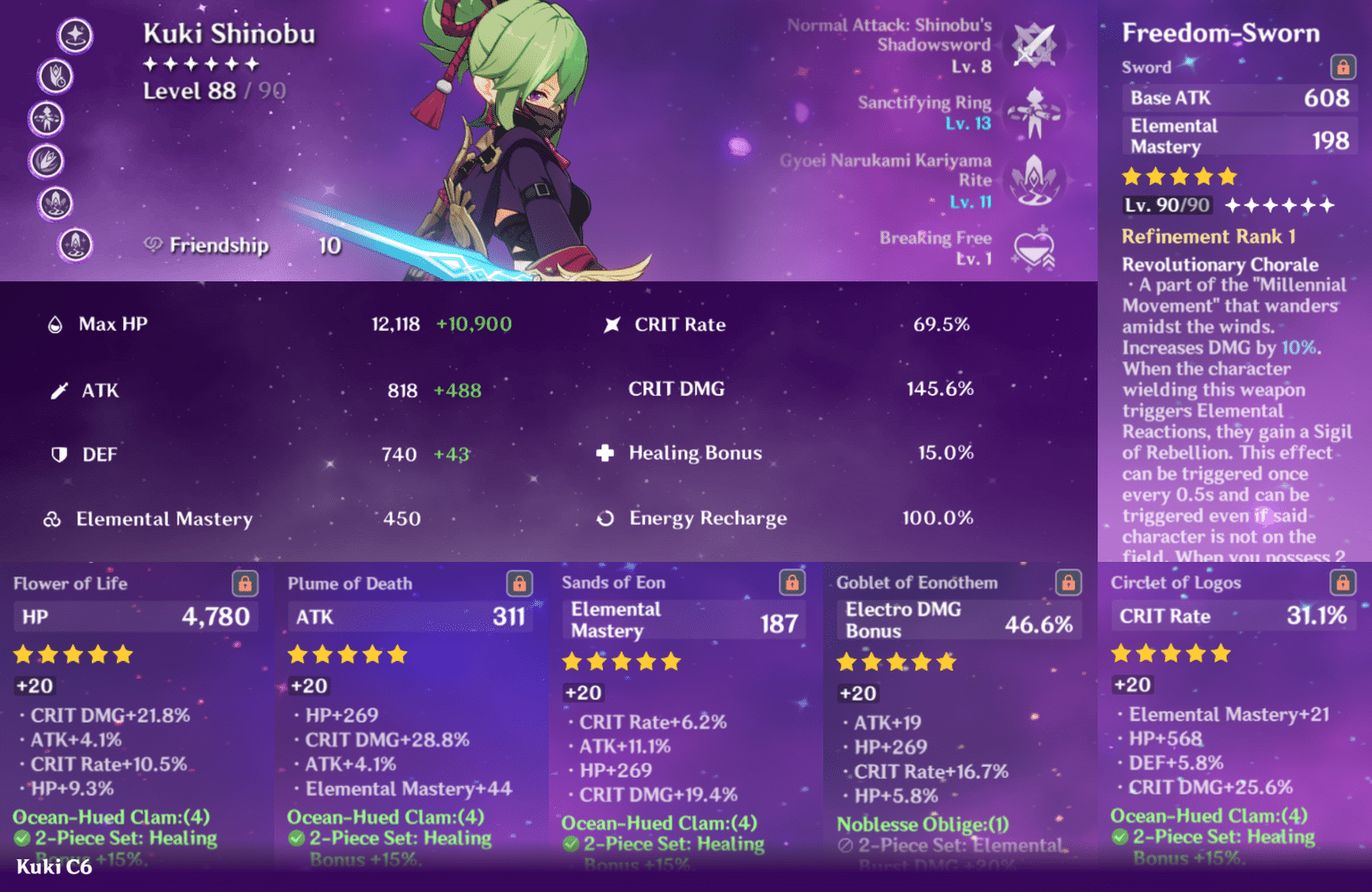Click the Normal Attack: Shinobu's Shadowsword talent icon
The width and height of the screenshot is (1372, 892).
click(x=1033, y=45)
